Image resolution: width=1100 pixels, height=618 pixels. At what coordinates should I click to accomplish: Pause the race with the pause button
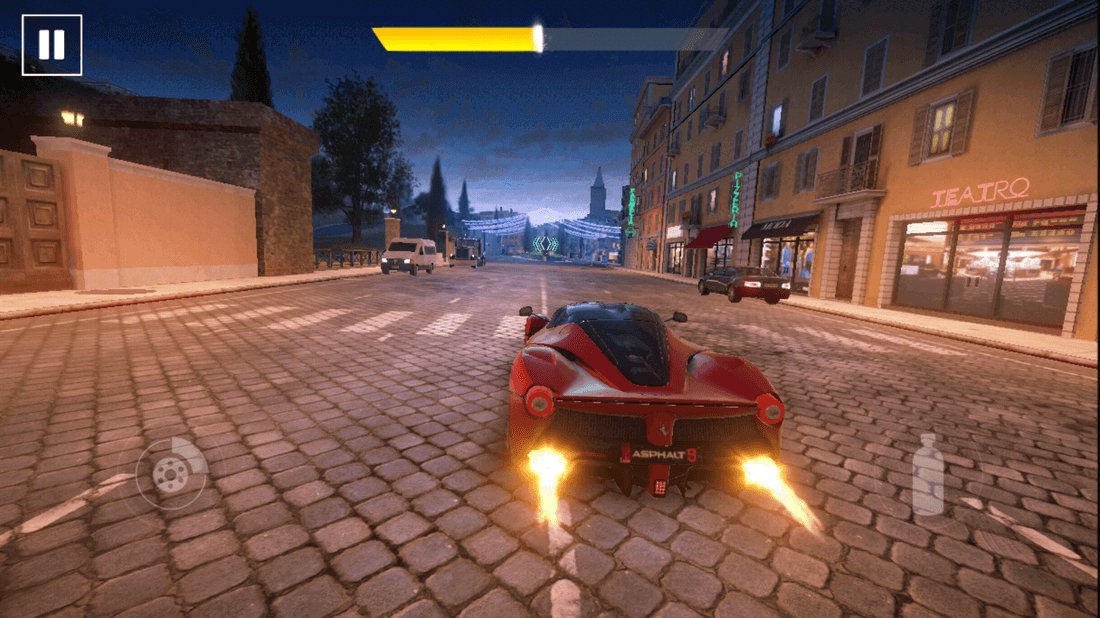tap(51, 44)
